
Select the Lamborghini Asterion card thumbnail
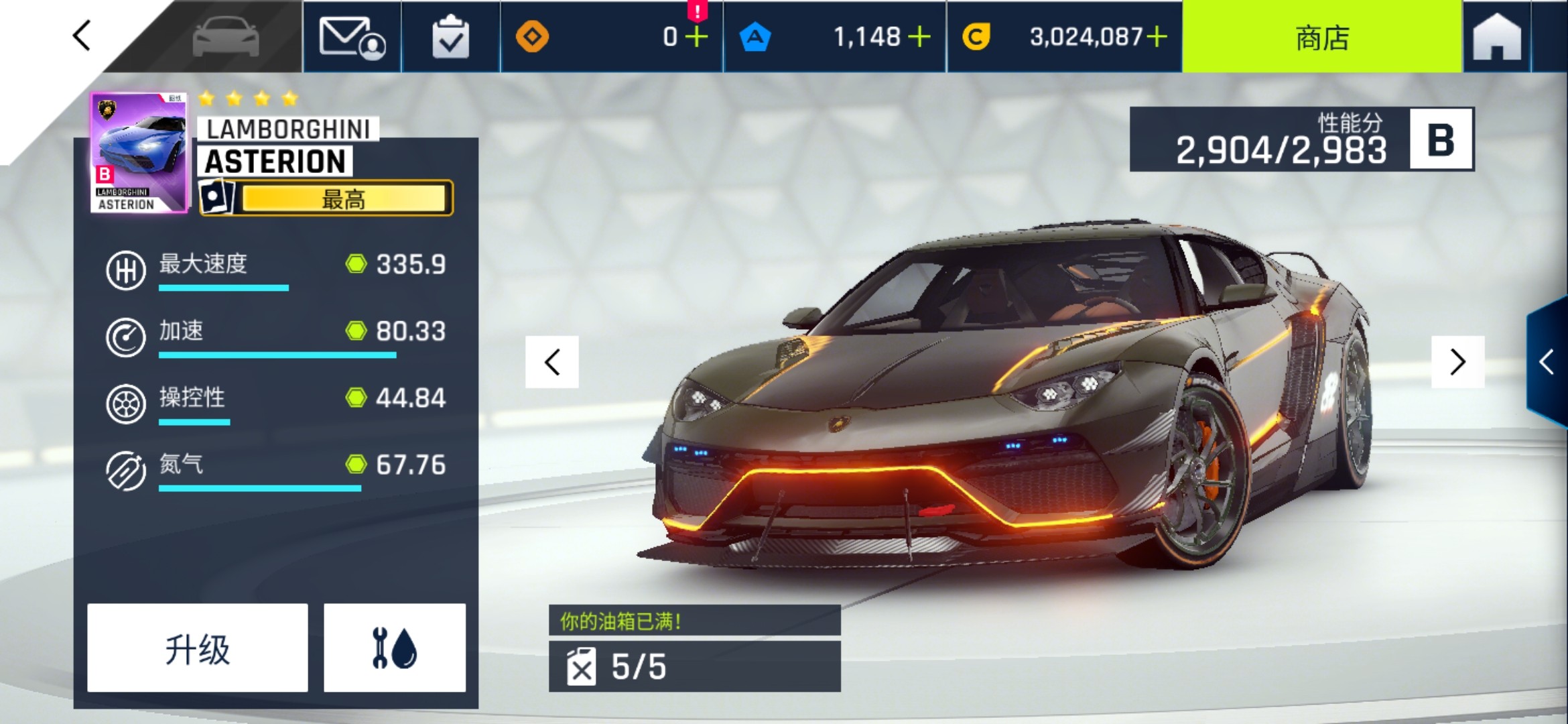(x=139, y=154)
